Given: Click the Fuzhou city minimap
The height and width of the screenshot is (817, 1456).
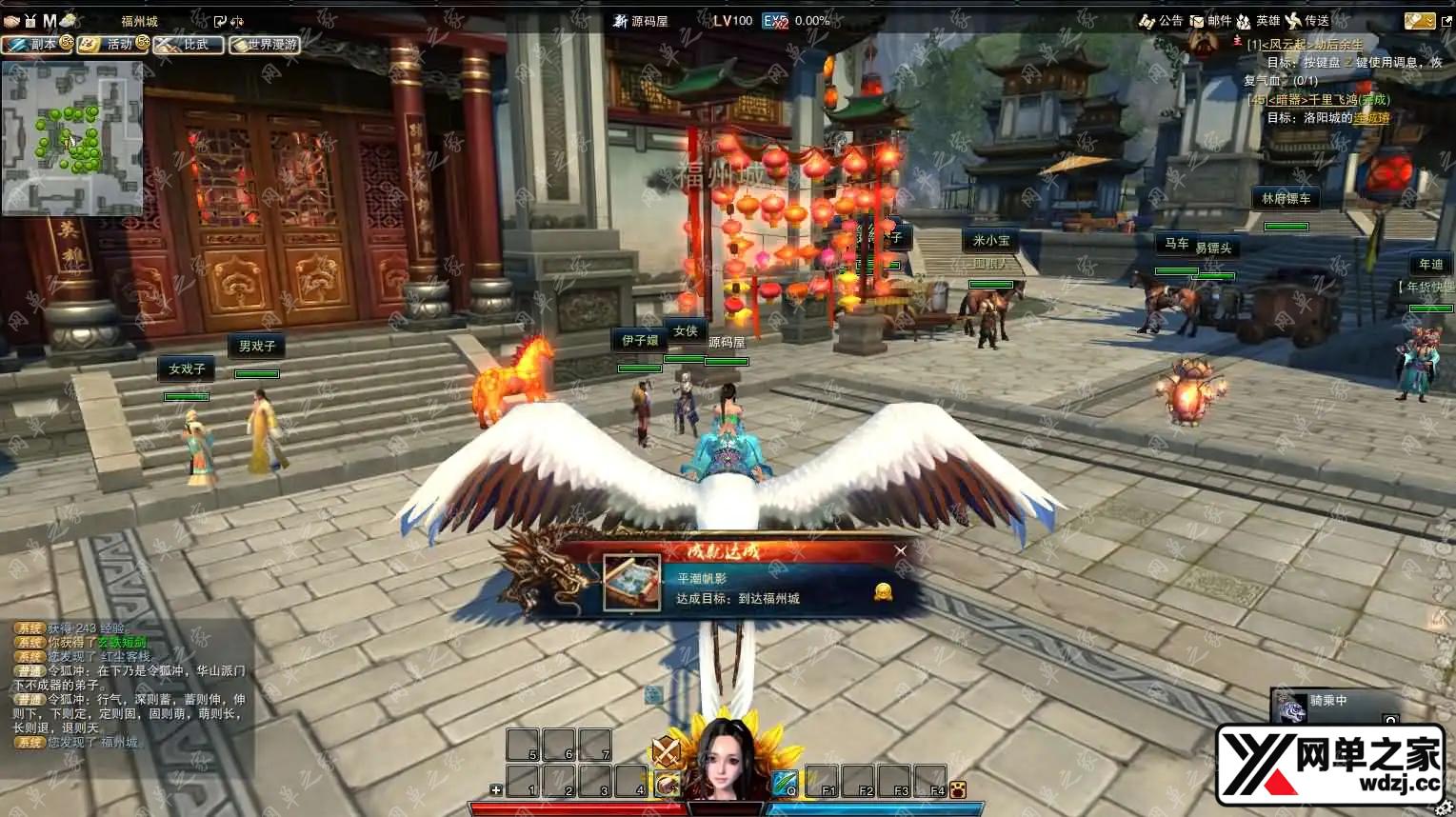Looking at the screenshot, I should tap(71, 139).
